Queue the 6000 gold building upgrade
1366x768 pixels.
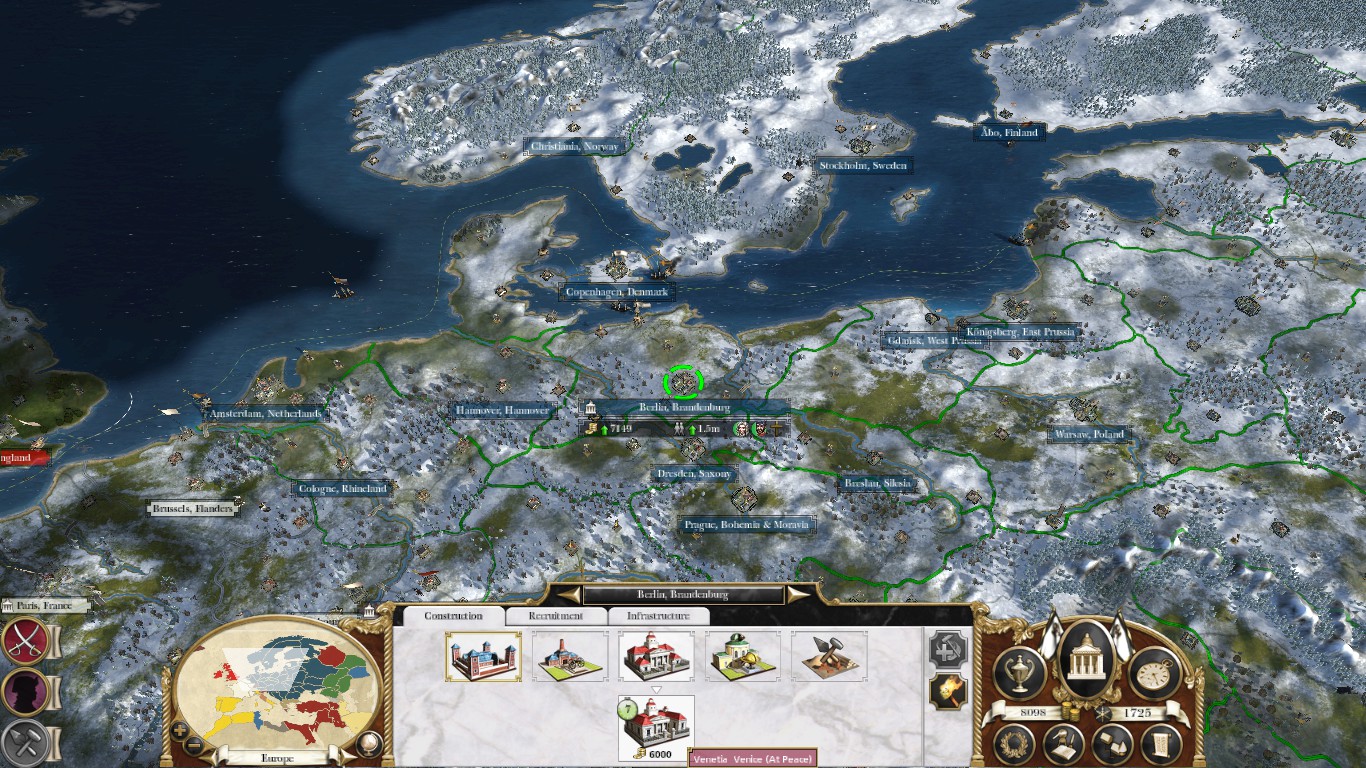click(656, 728)
